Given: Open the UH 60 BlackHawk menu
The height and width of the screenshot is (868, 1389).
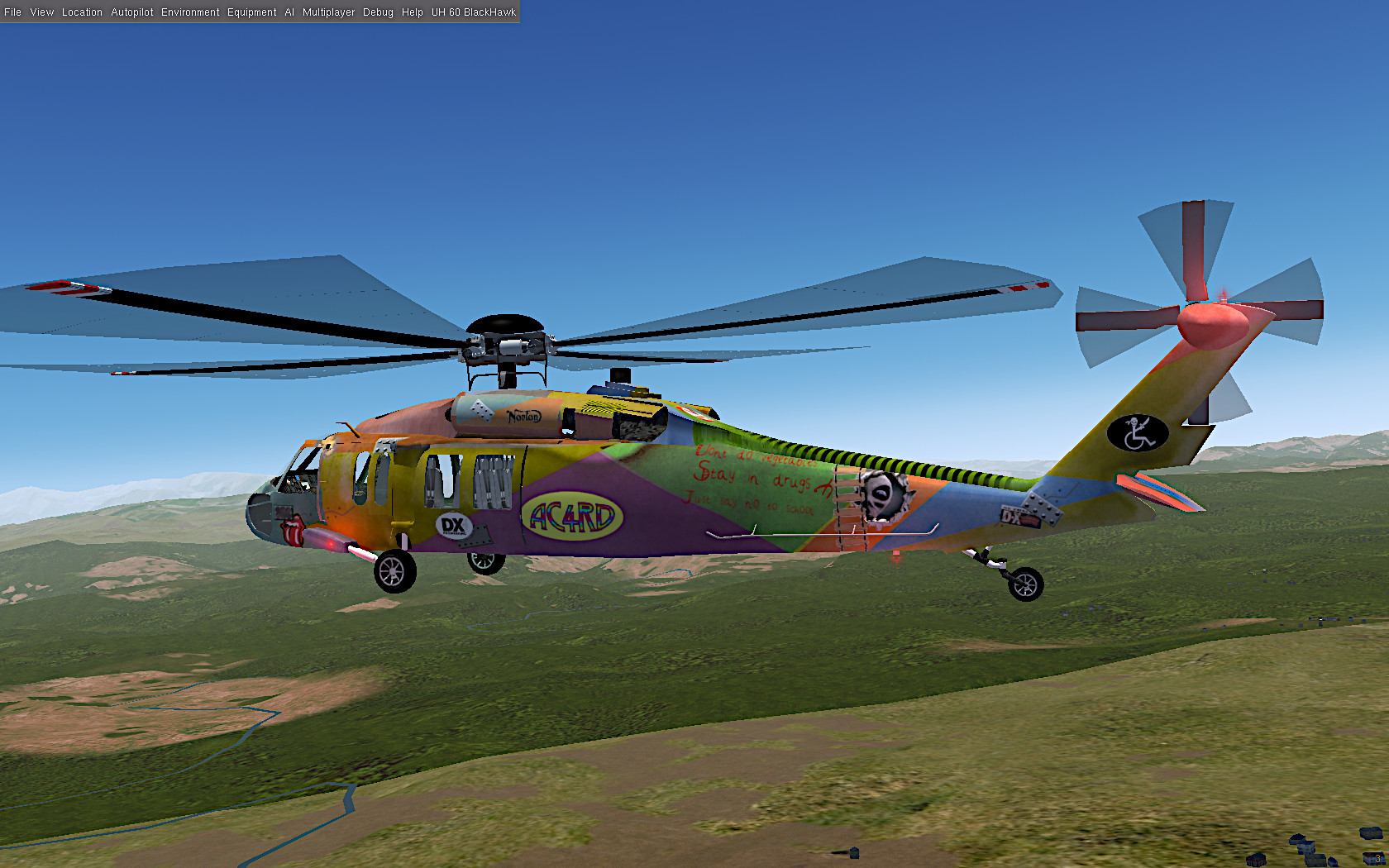Looking at the screenshot, I should click(x=474, y=12).
